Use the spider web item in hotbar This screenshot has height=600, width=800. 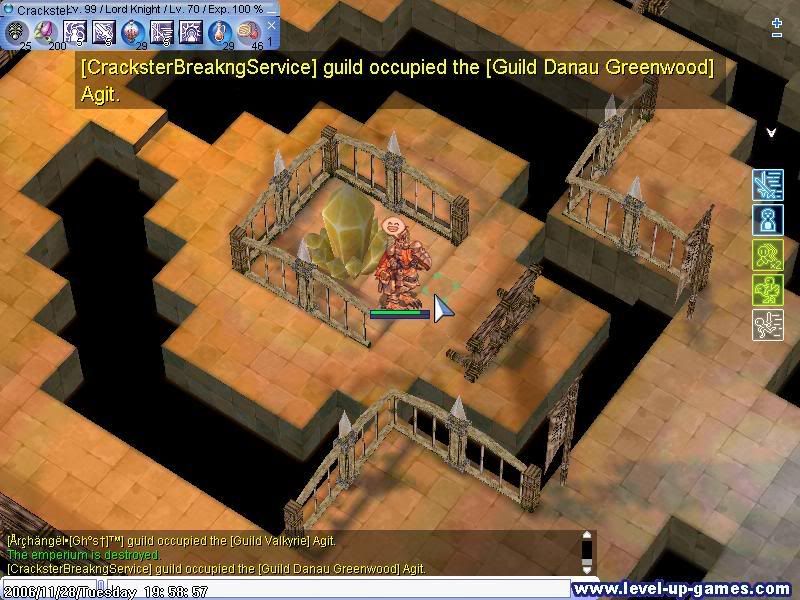[17, 32]
